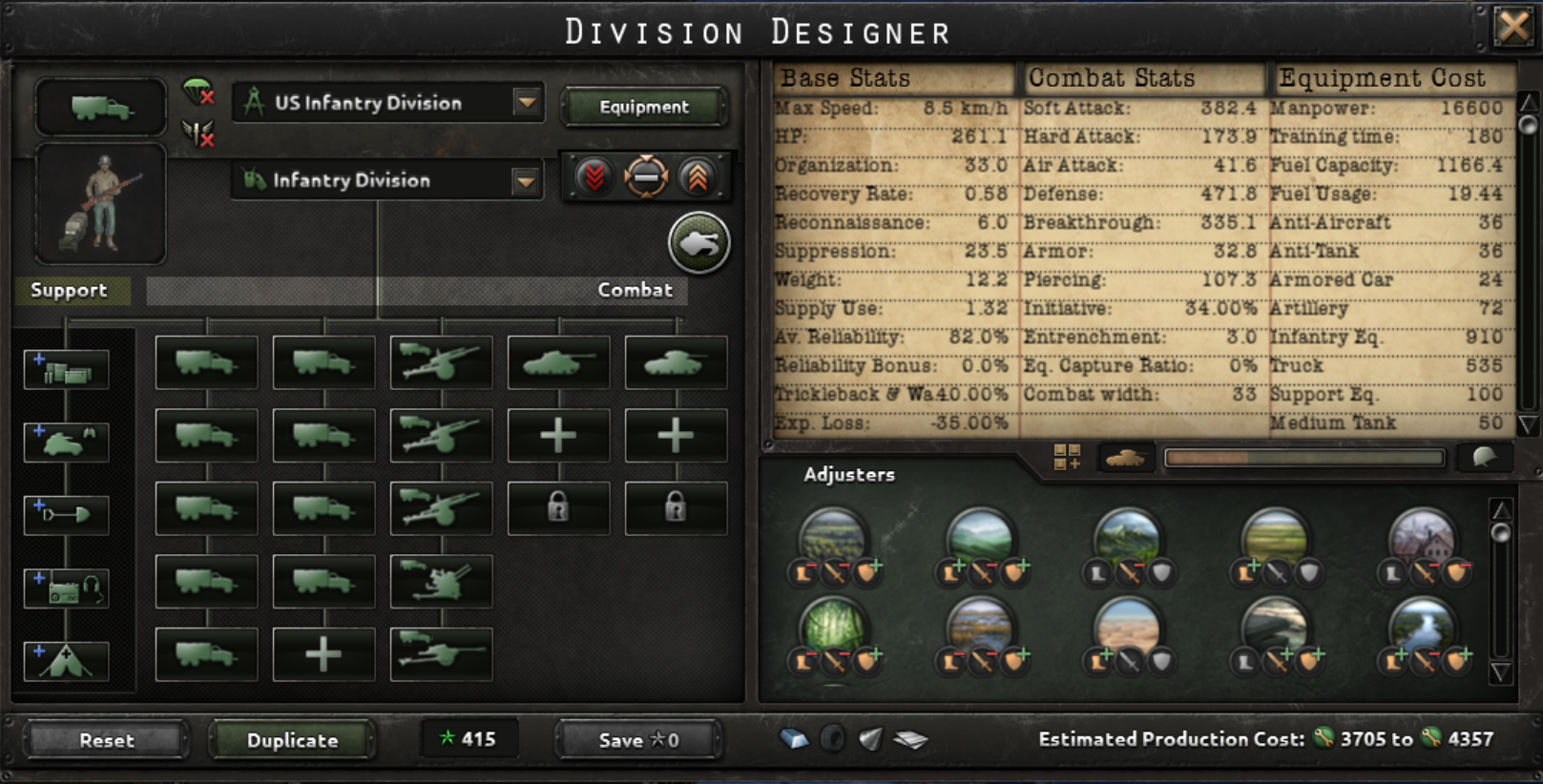Add the armored recon support company icon
The height and width of the screenshot is (784, 1543).
66,442
